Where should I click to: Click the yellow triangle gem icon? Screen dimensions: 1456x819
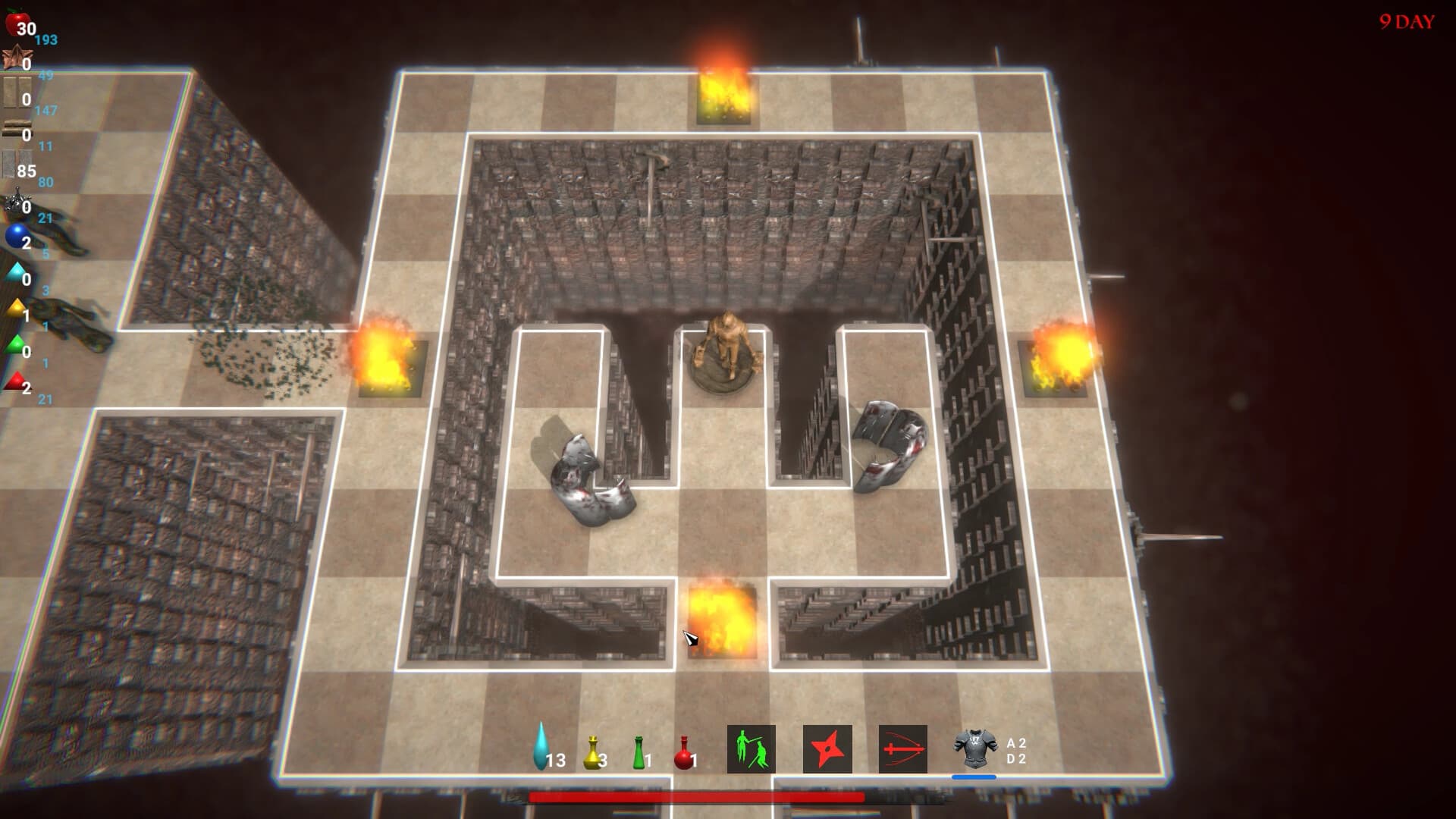point(17,306)
